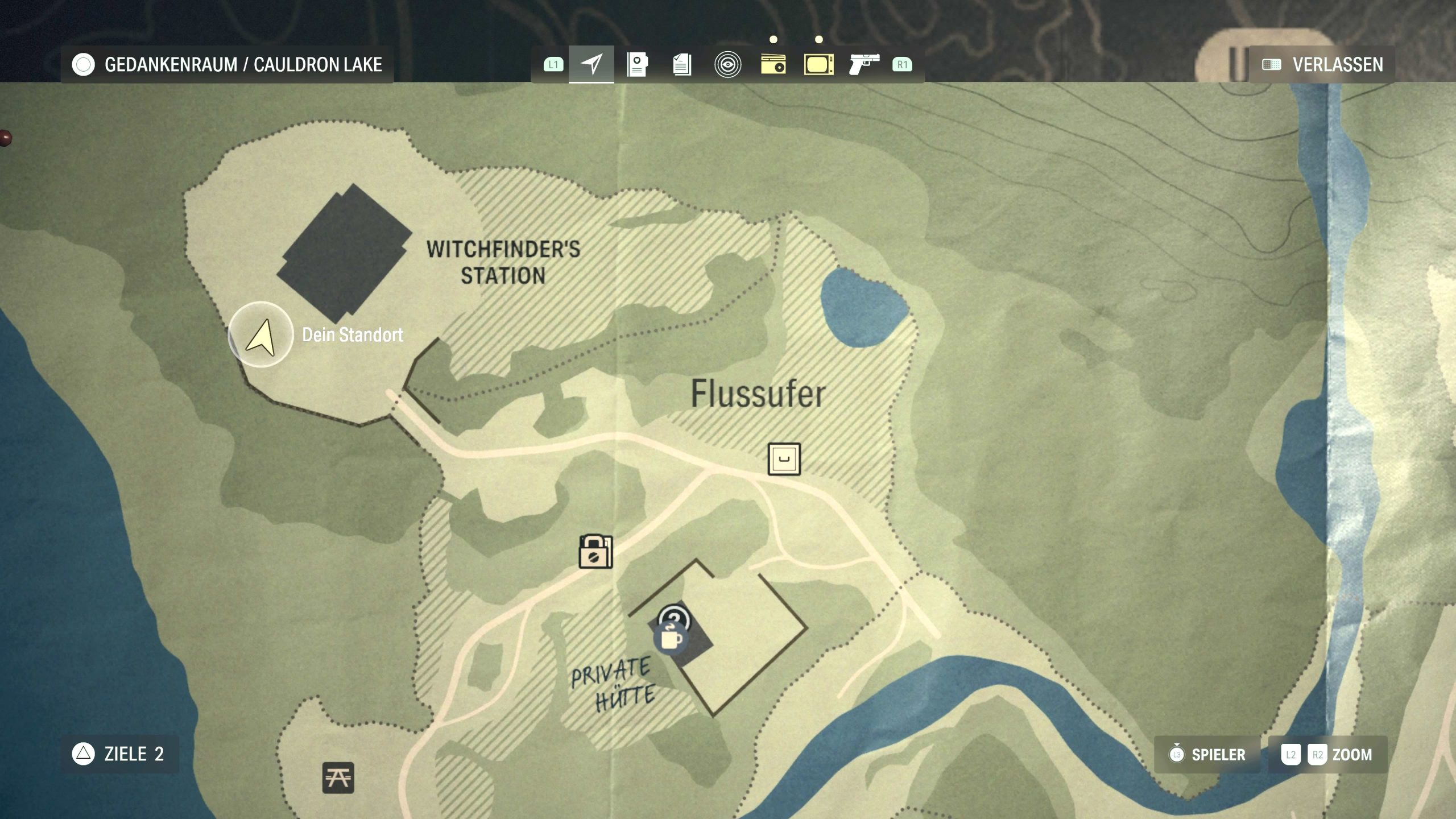
Task: Switch to the pistol weapons tab
Action: click(864, 64)
